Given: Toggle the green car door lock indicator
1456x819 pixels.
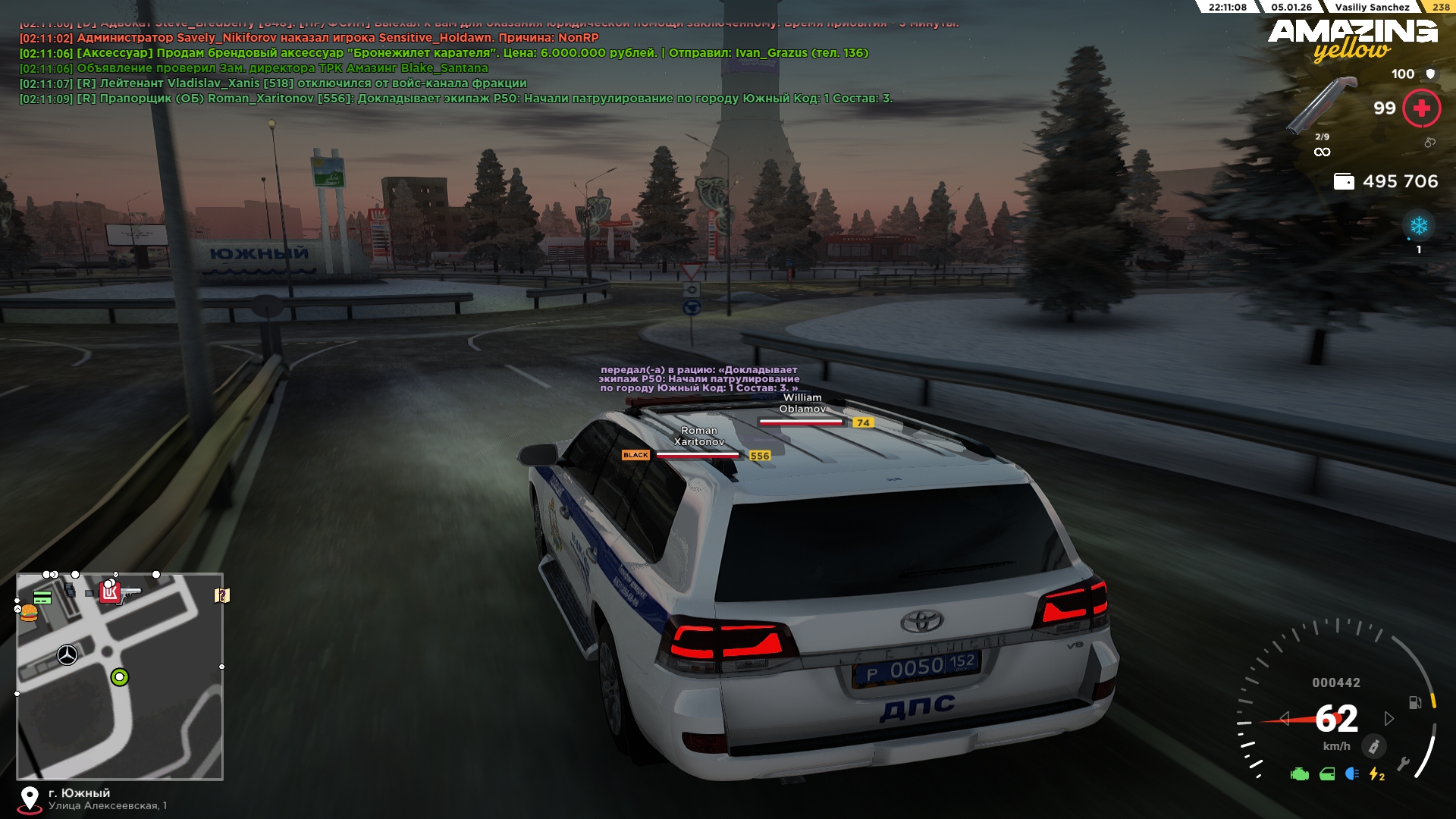Looking at the screenshot, I should pos(1327,774).
